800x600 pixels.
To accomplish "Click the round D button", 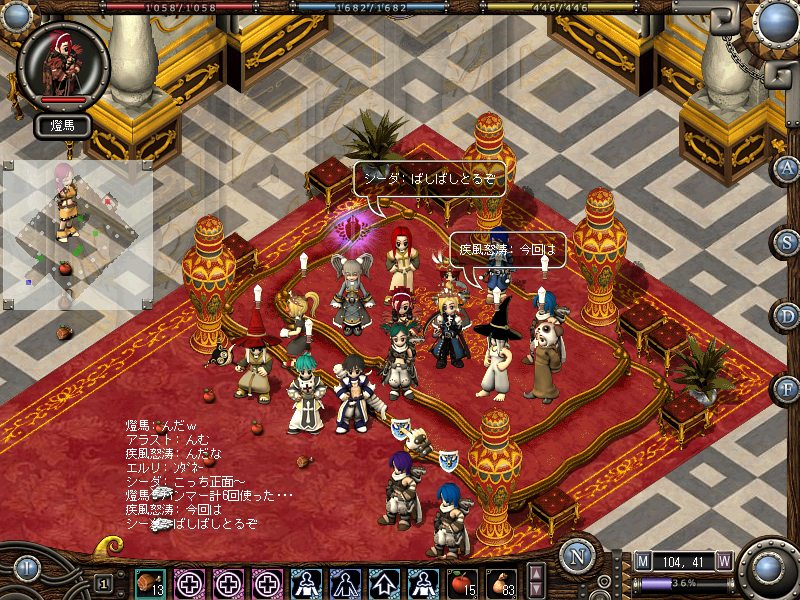I will click(788, 315).
